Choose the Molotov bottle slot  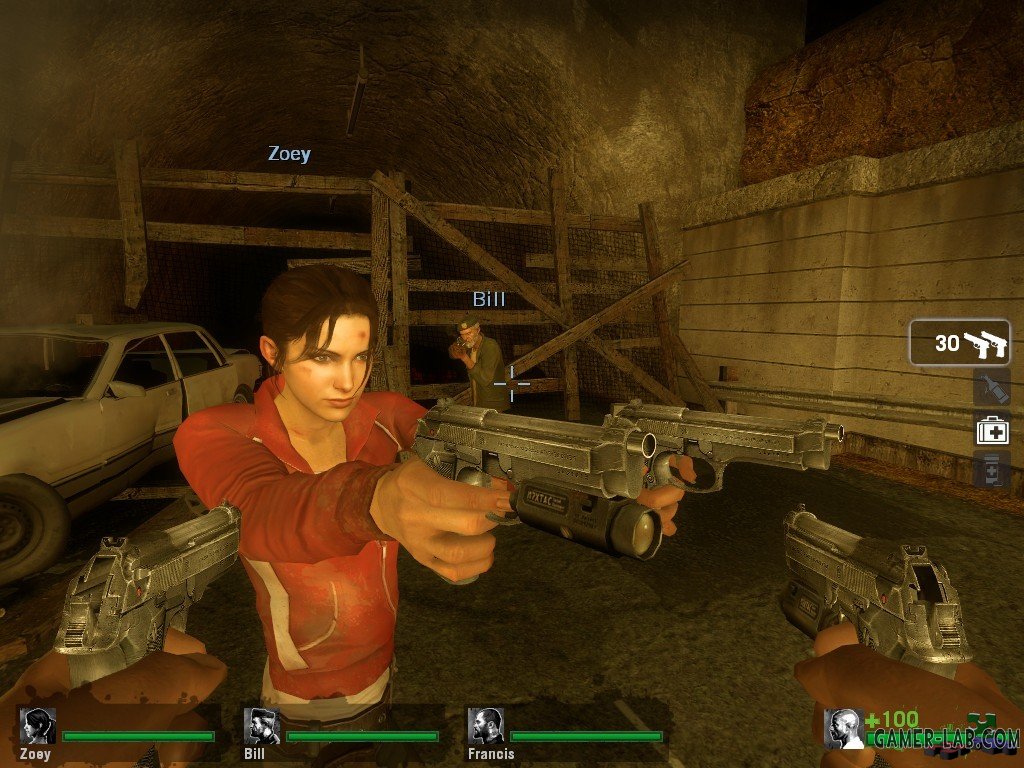[x=992, y=388]
